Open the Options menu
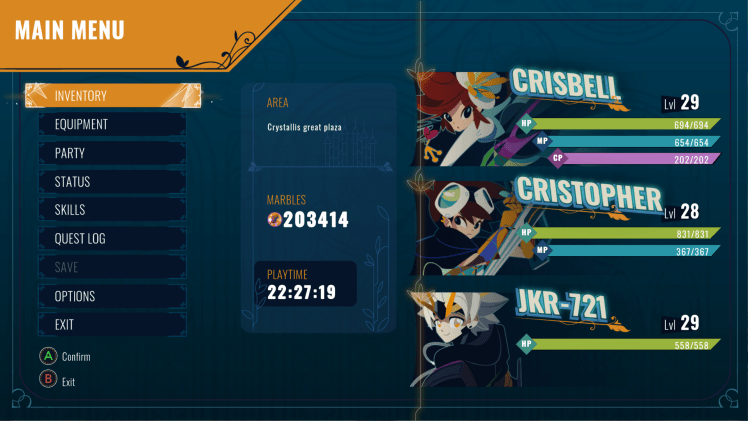 112,296
